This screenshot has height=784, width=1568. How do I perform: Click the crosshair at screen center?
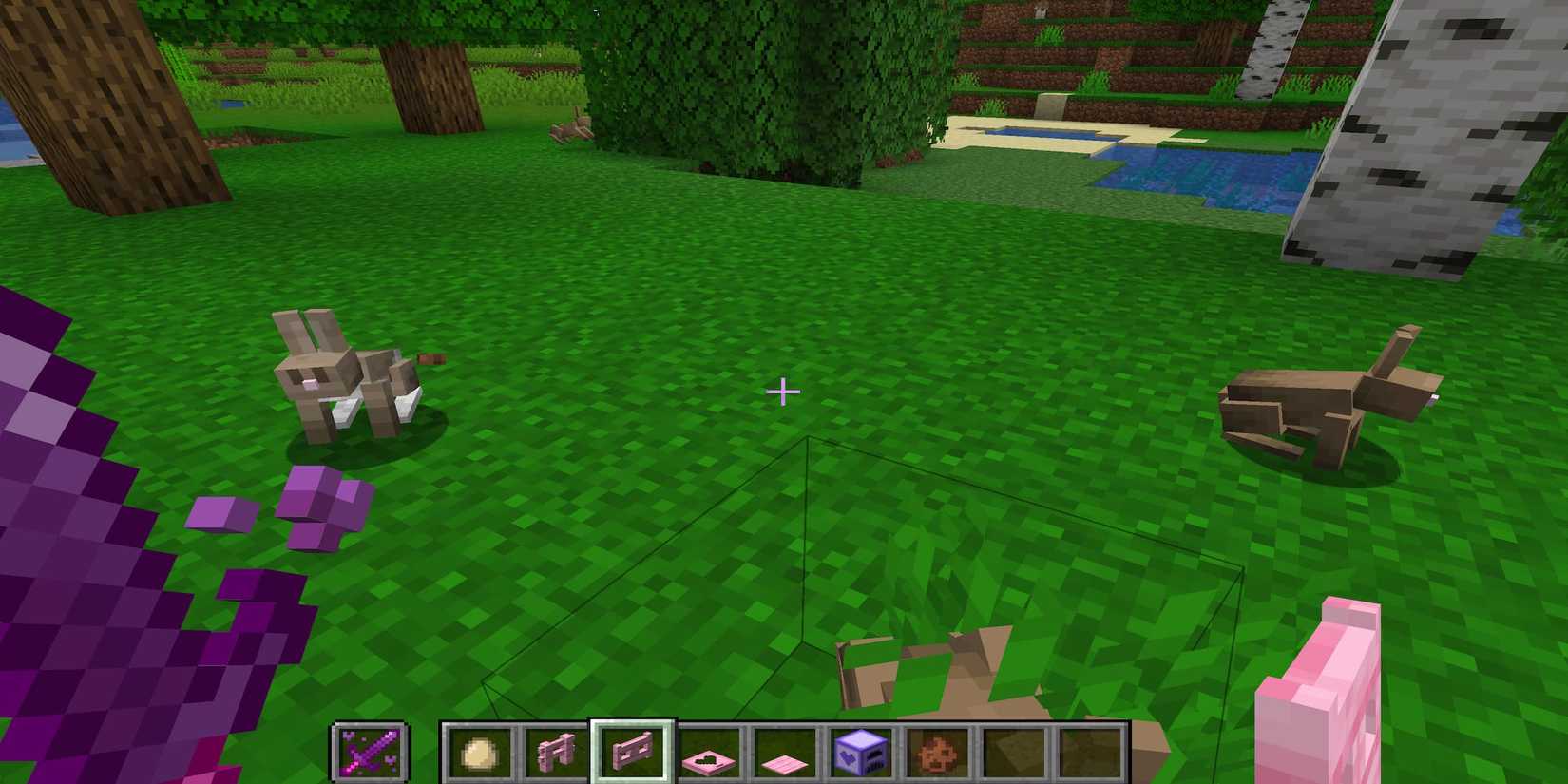(x=783, y=391)
